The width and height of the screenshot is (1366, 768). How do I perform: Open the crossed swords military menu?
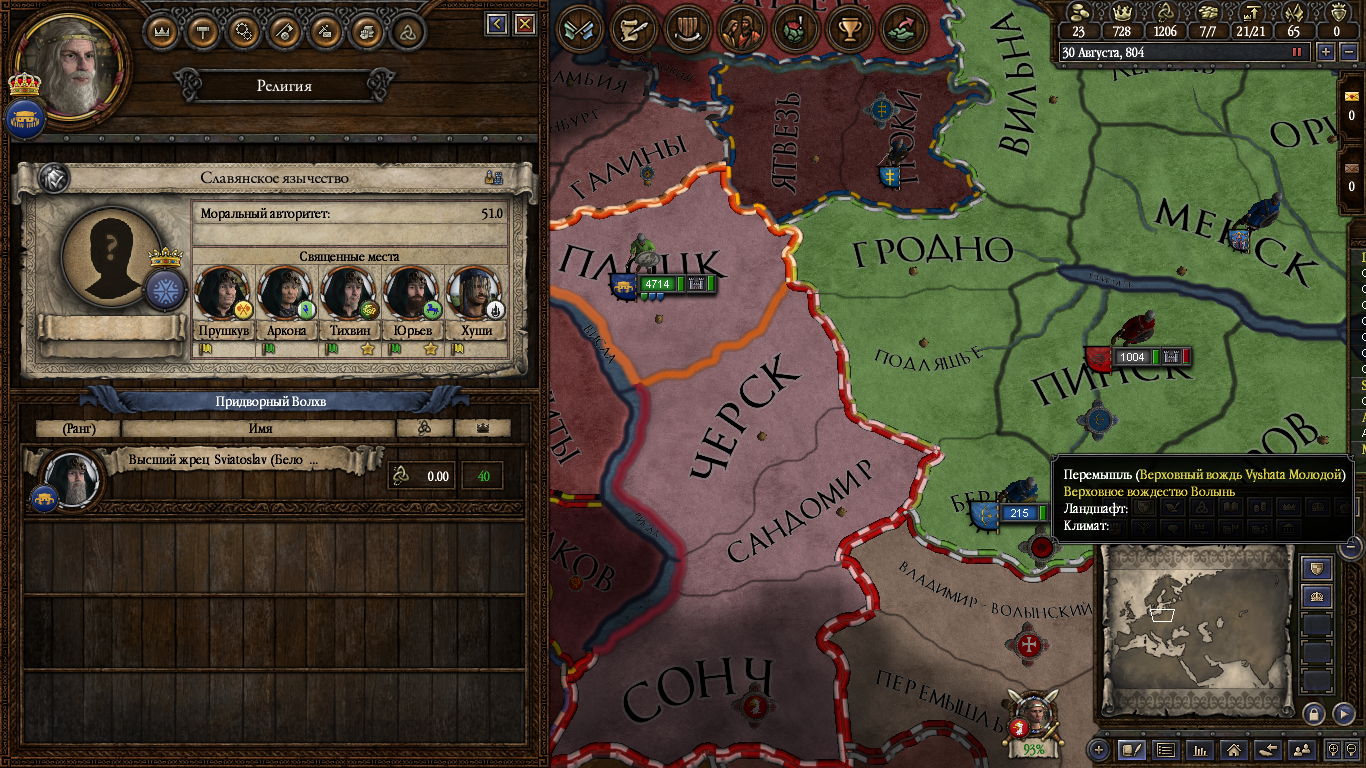[579, 30]
